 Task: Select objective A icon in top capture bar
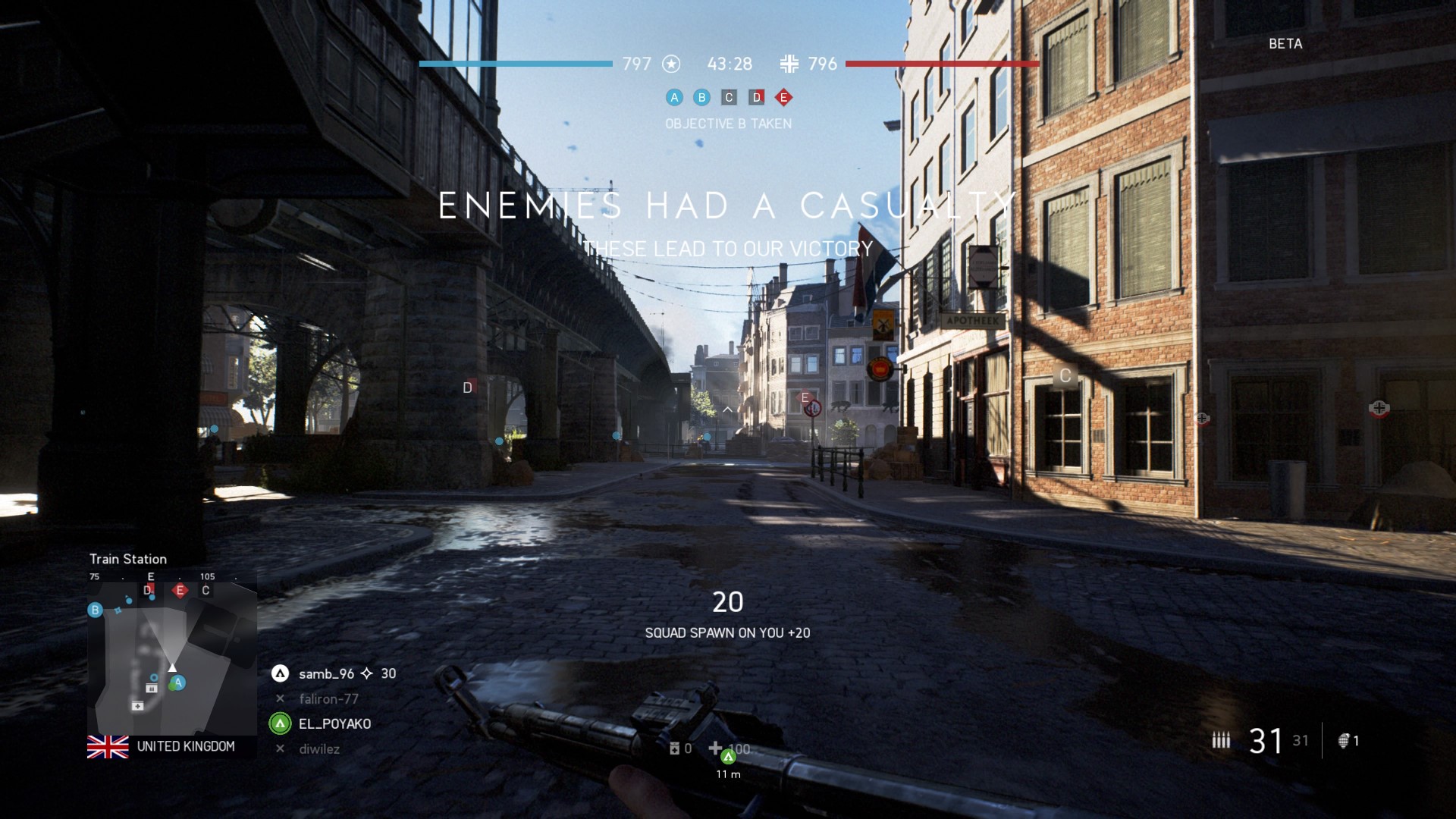(x=674, y=97)
